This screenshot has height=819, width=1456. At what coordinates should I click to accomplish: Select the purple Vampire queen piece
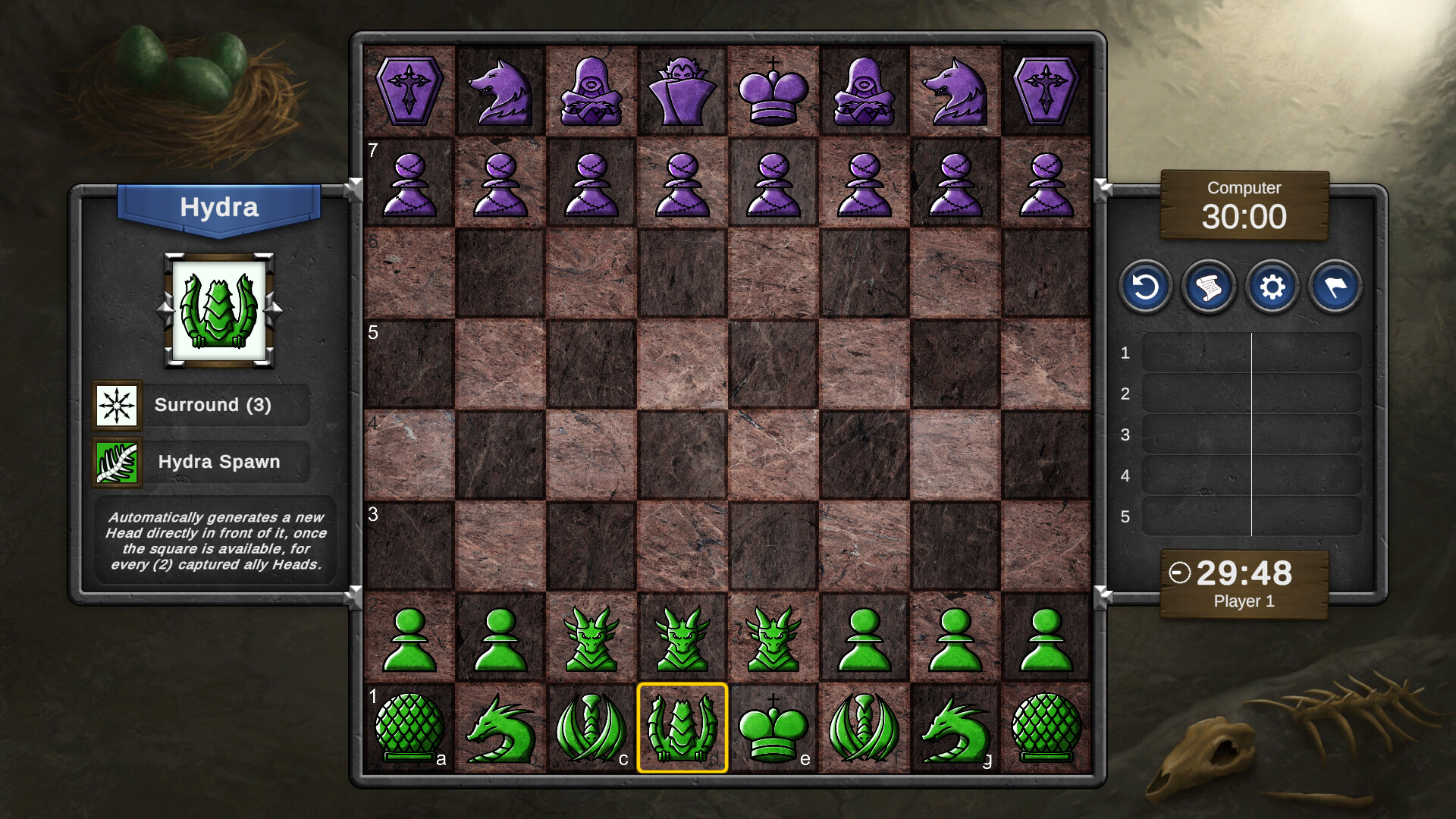point(682,91)
